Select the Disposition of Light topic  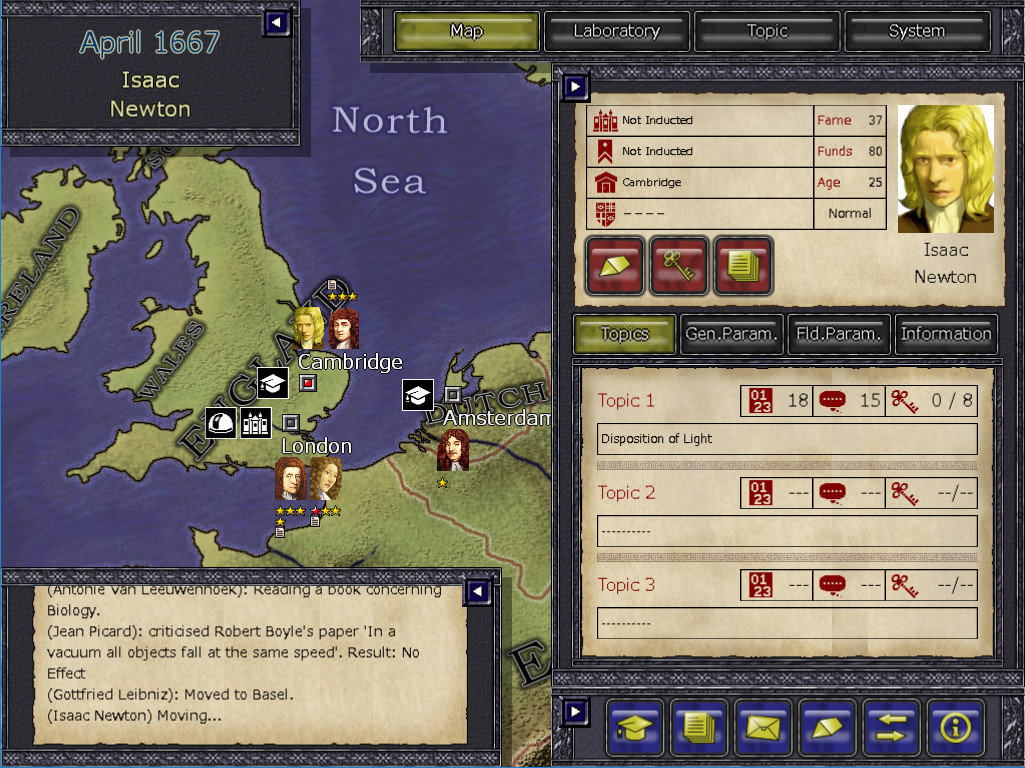[788, 439]
